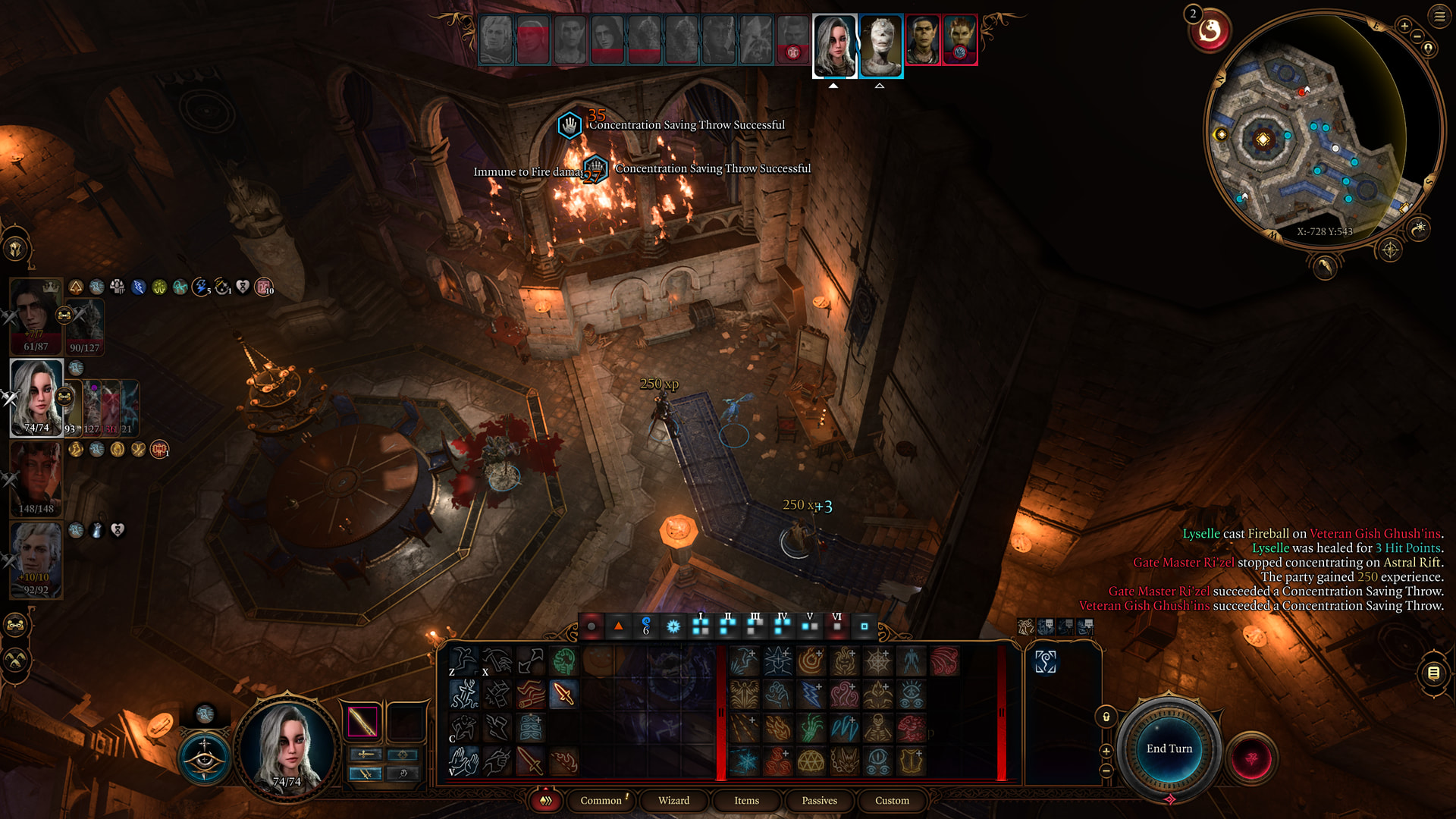Click the red swirl icon near minimap
This screenshot has width=1456, height=819.
pos(1210,32)
